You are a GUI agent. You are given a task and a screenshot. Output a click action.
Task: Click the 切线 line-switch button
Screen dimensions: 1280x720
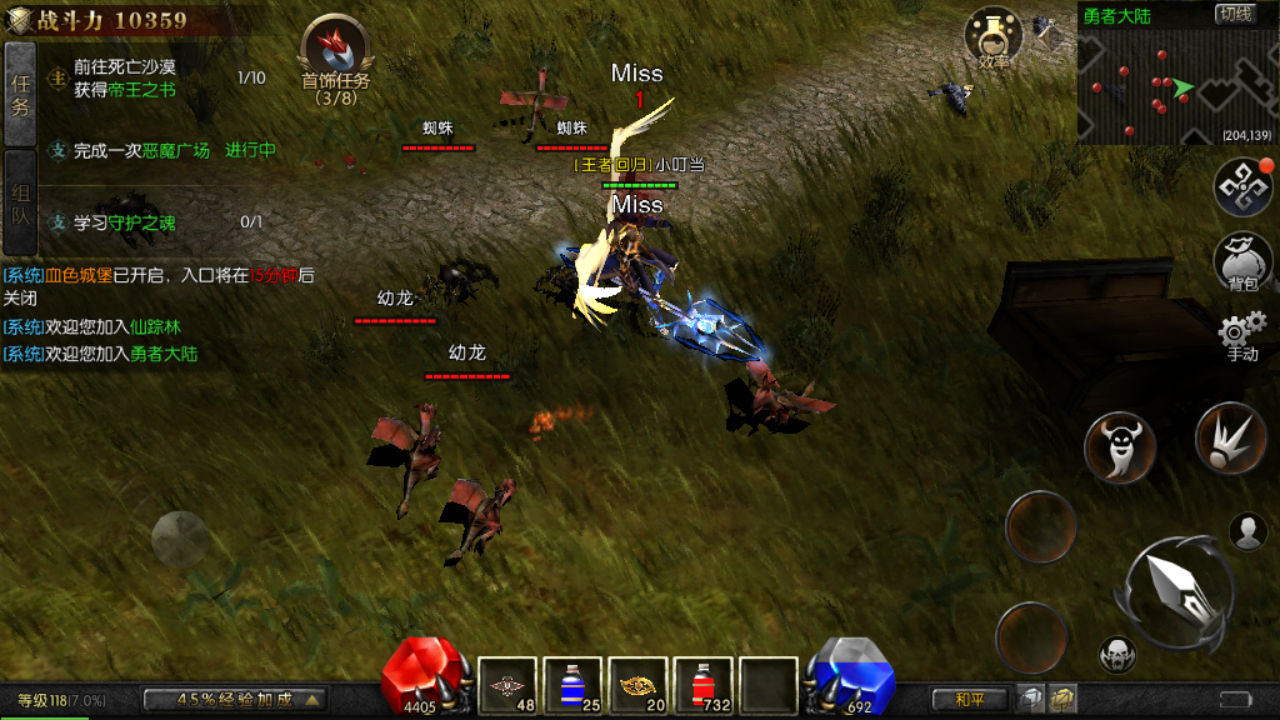[x=1235, y=14]
